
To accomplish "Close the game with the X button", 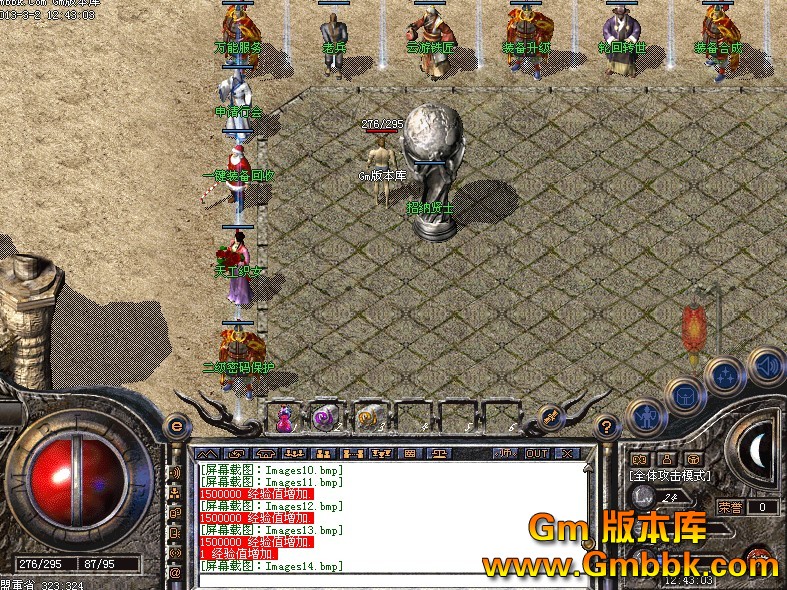I will 566,454.
